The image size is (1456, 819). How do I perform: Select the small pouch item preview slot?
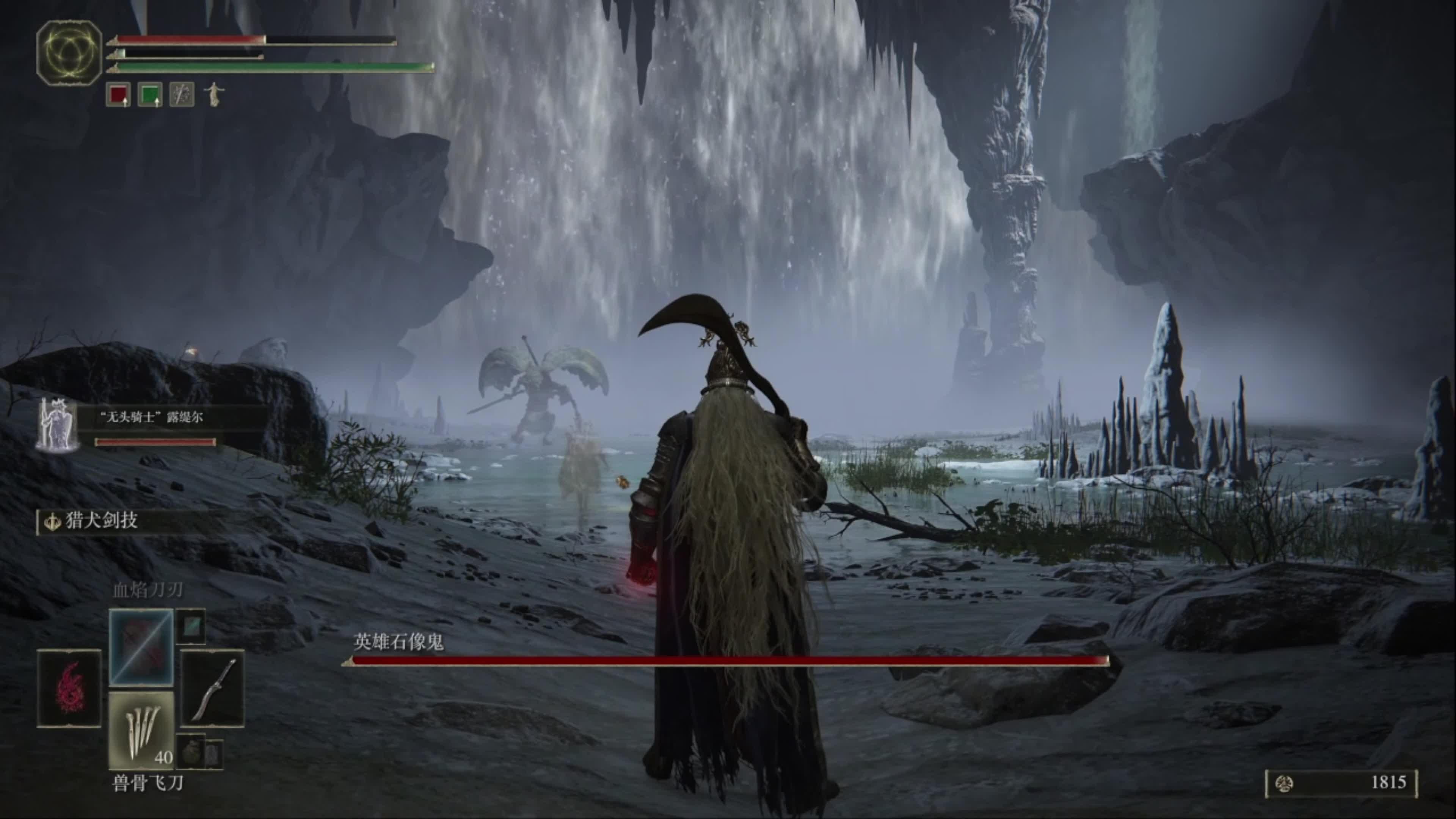tap(191, 751)
